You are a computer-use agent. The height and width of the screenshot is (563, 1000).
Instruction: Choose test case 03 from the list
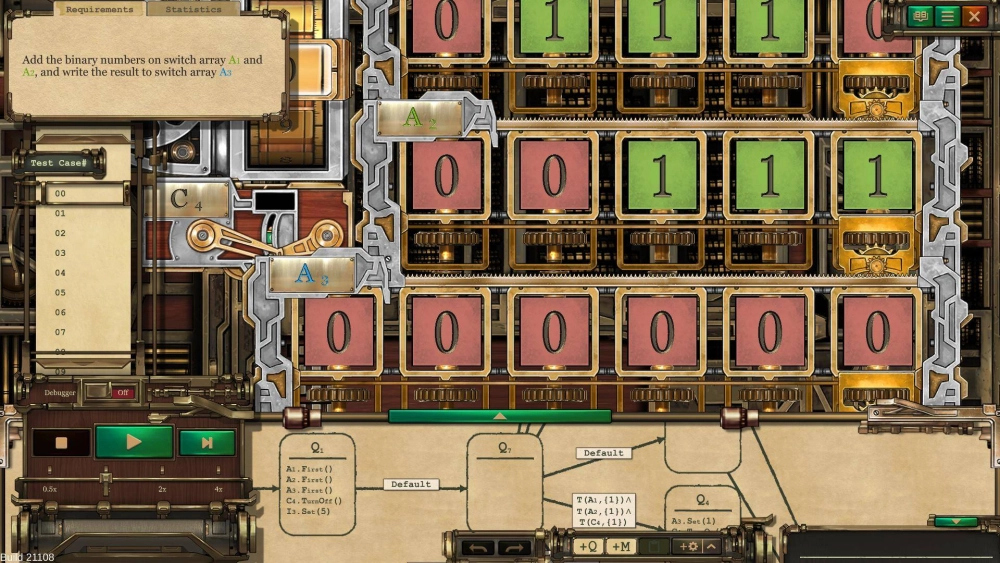(61, 253)
